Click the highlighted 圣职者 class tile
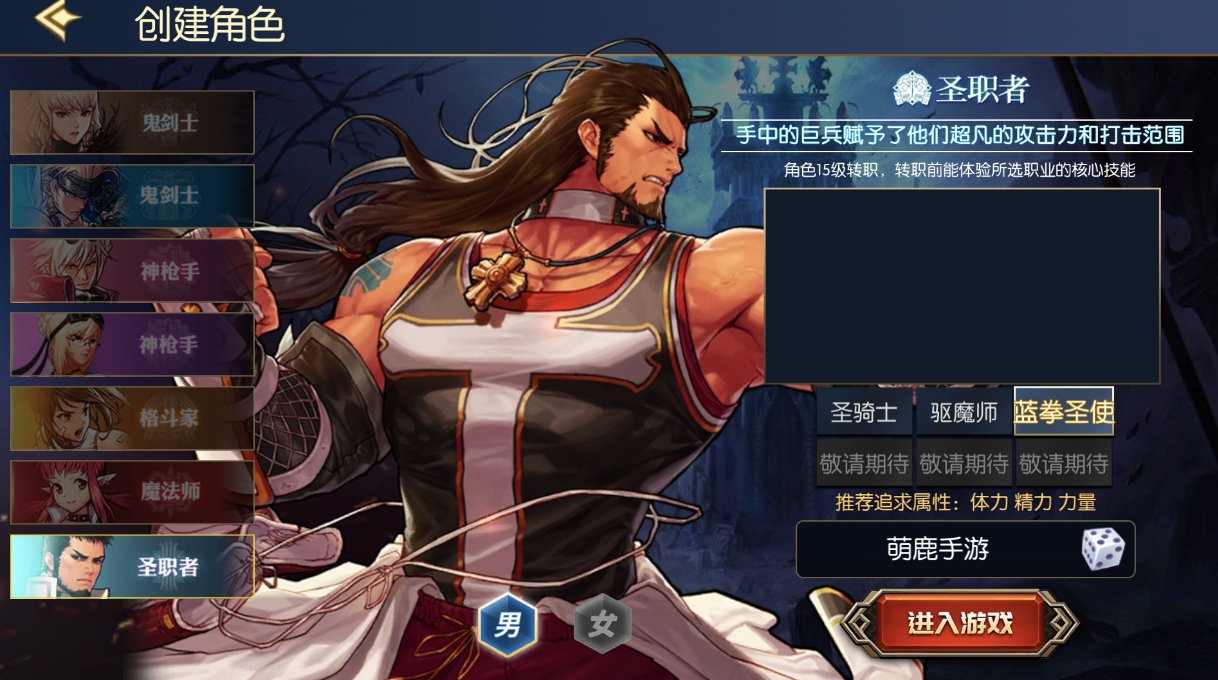 pyautogui.click(x=132, y=566)
